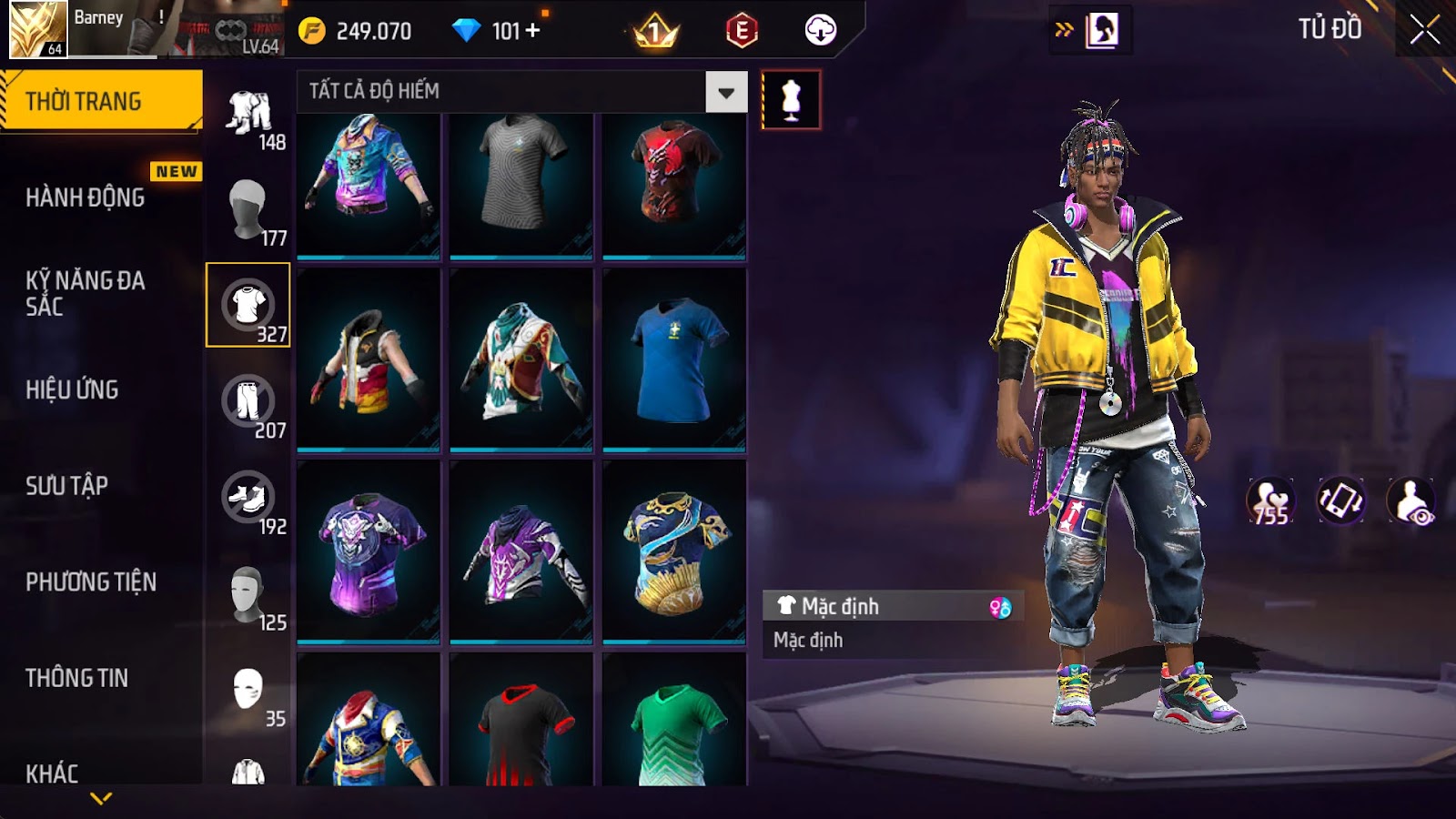Show the THÔNG TIN section
Image resolution: width=1456 pixels, height=819 pixels.
pyautogui.click(x=77, y=678)
